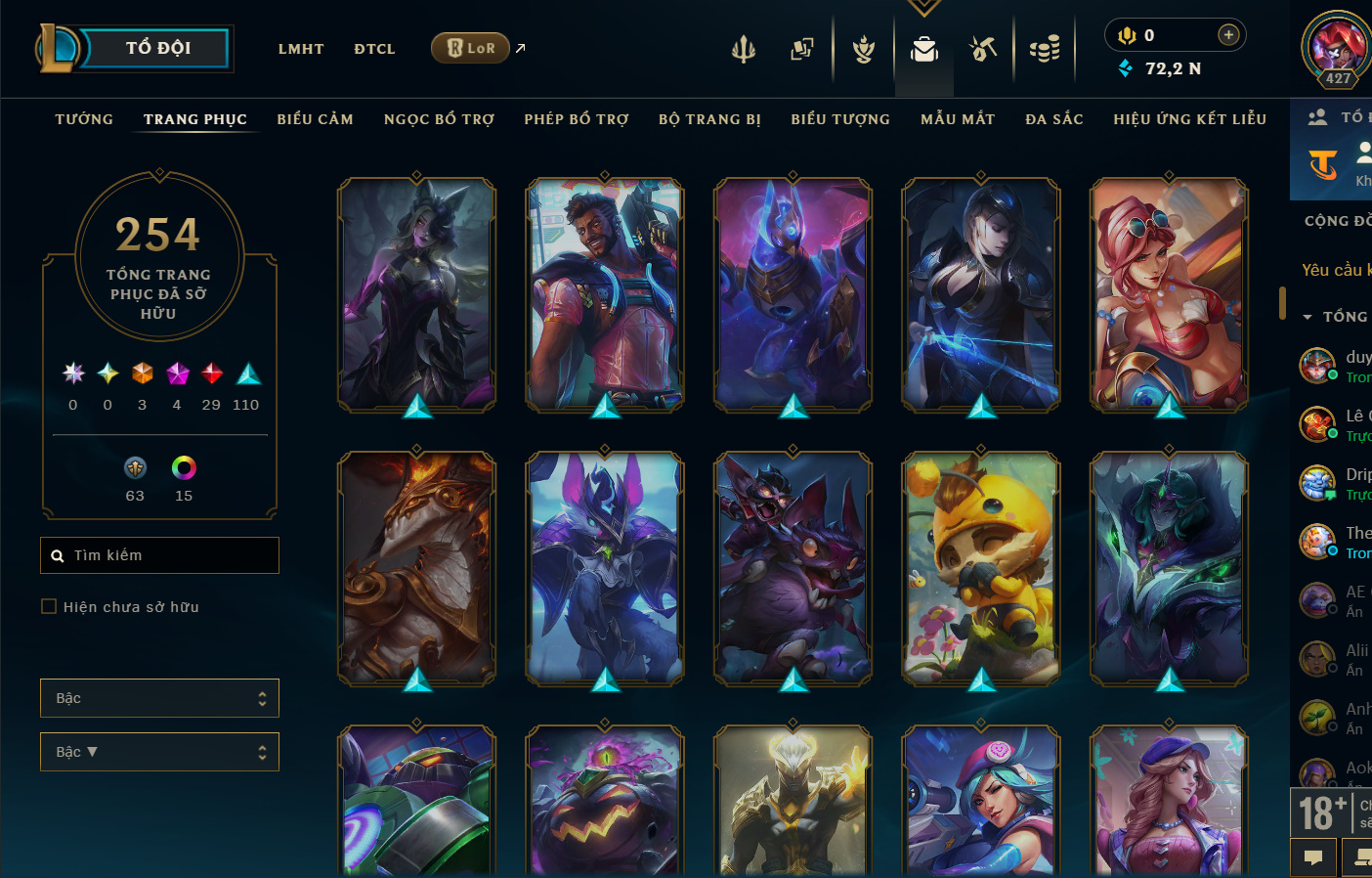Click the plus button to buy currency
The height and width of the screenshot is (878, 1372).
click(x=1228, y=35)
